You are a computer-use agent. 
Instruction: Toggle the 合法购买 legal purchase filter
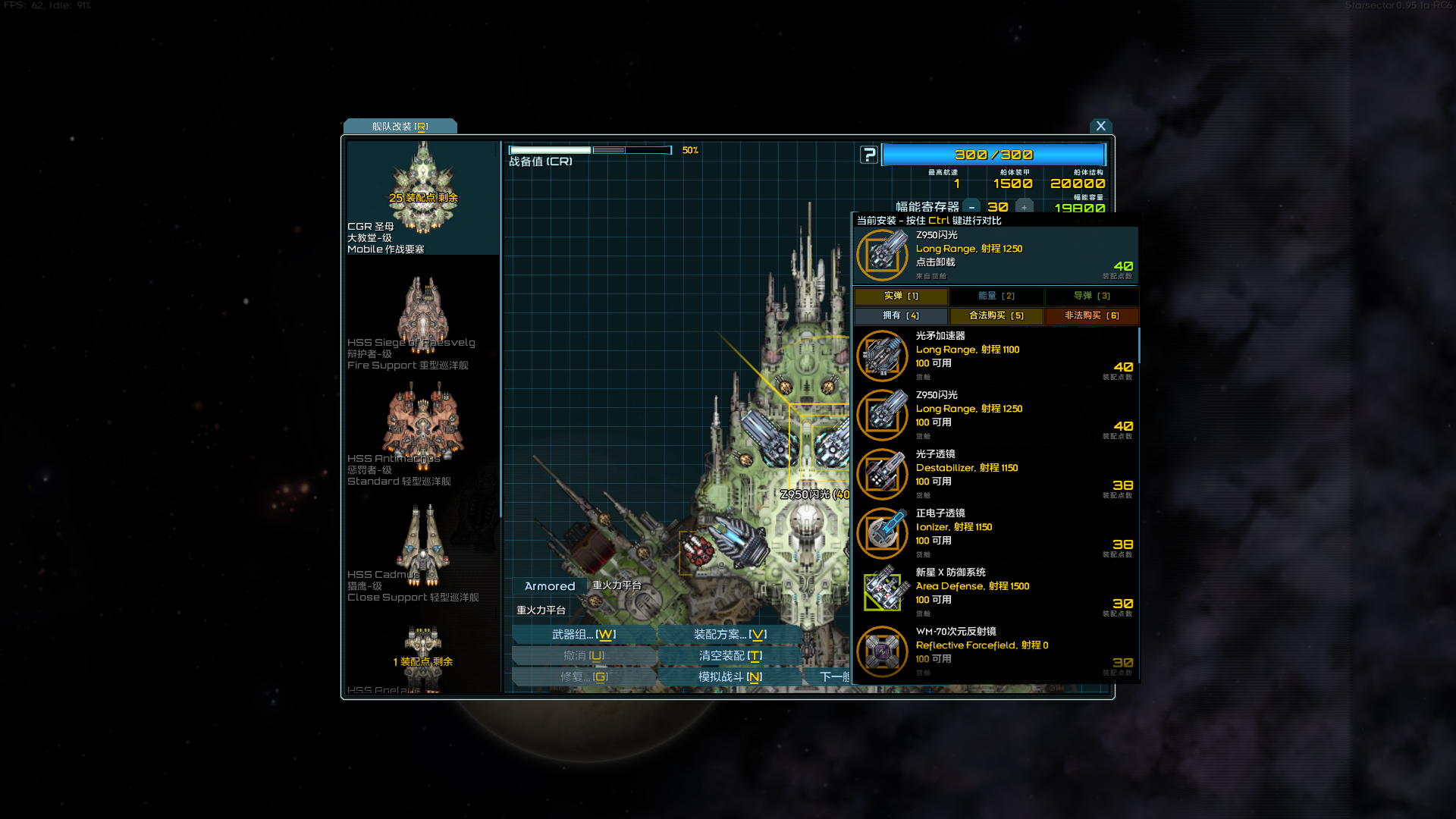[996, 315]
